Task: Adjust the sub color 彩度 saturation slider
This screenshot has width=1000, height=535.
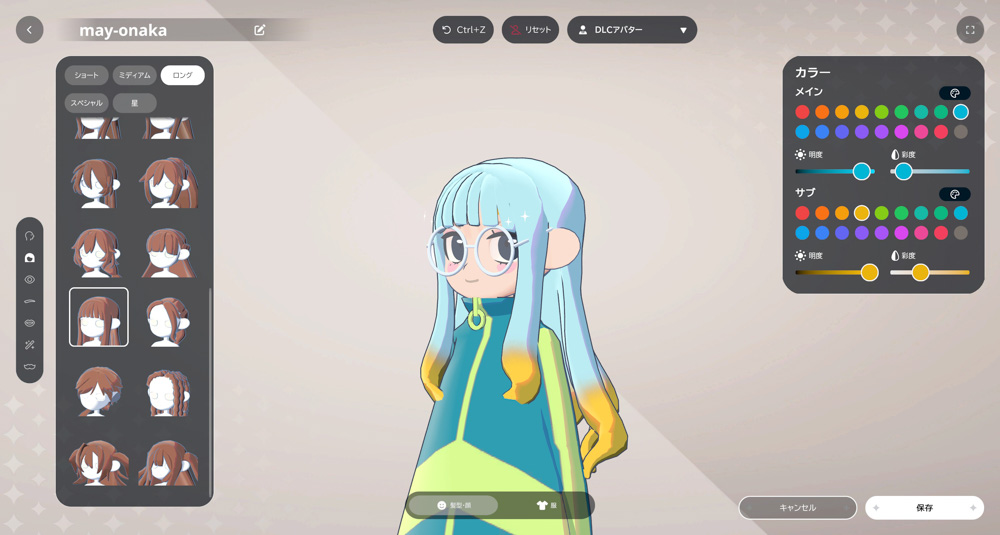Action: click(920, 272)
